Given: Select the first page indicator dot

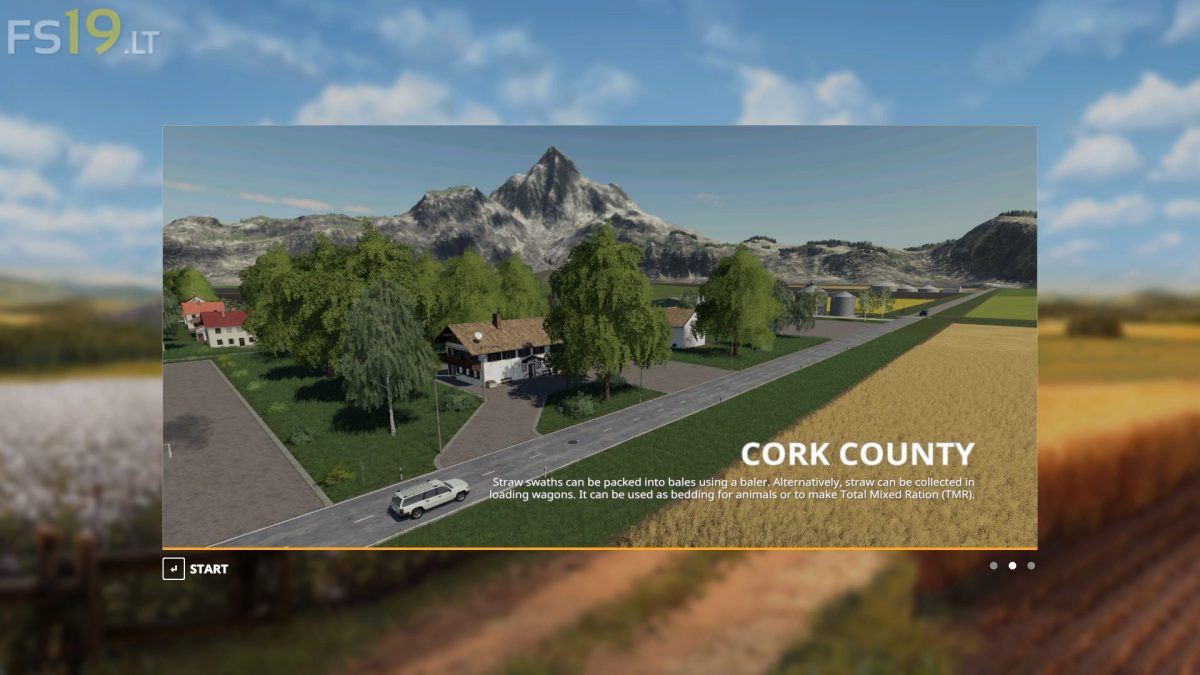Looking at the screenshot, I should pyautogui.click(x=993, y=566).
